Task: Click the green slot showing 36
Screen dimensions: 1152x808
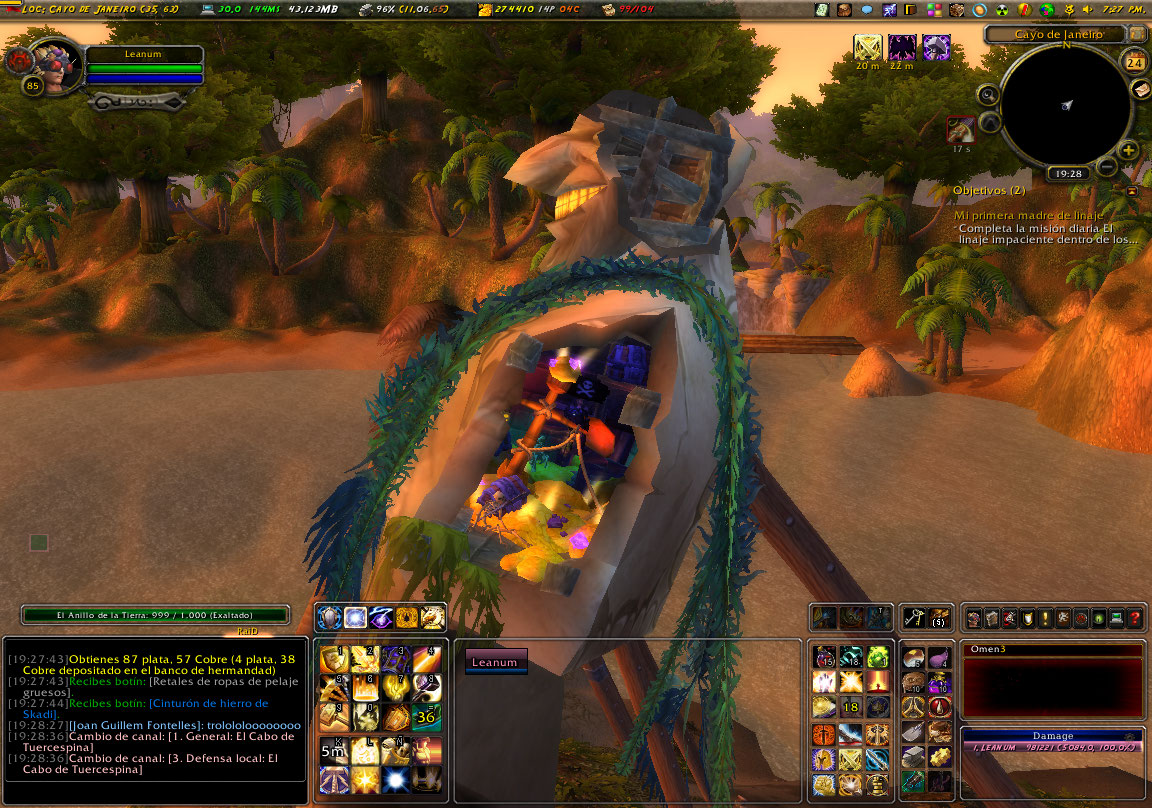Action: (427, 716)
